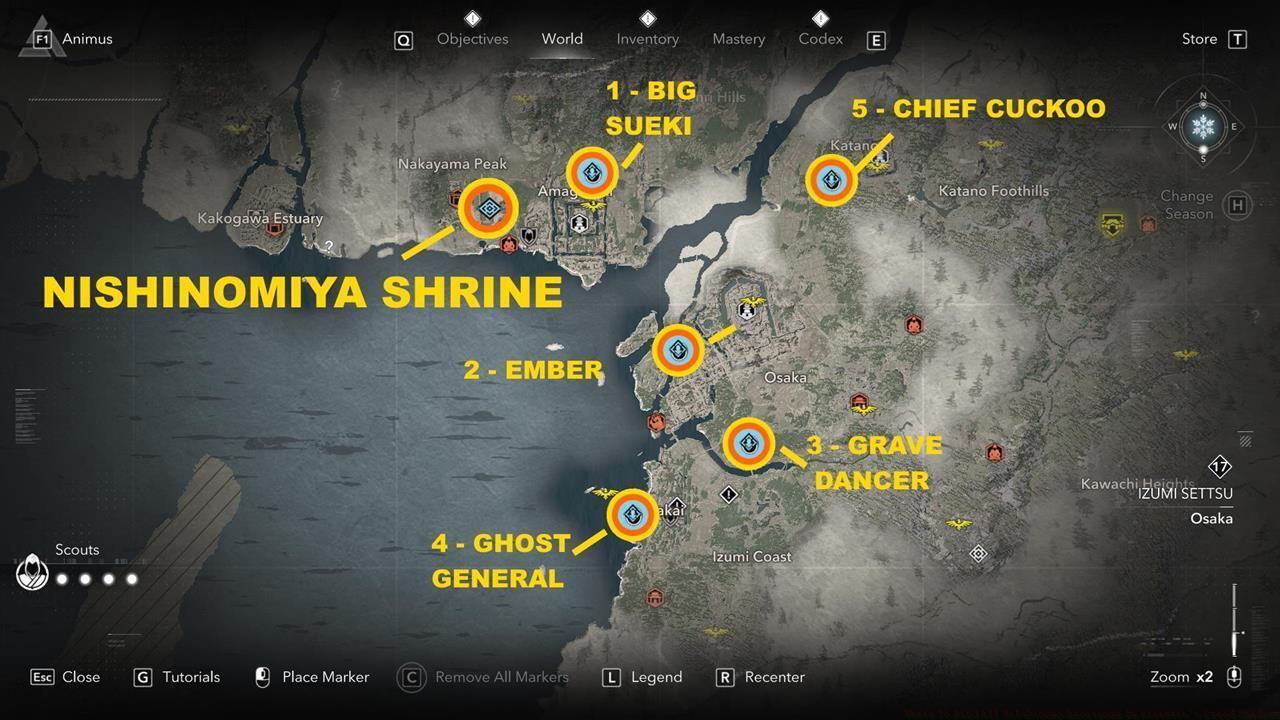Select the Osaka castle district icon

click(x=746, y=311)
